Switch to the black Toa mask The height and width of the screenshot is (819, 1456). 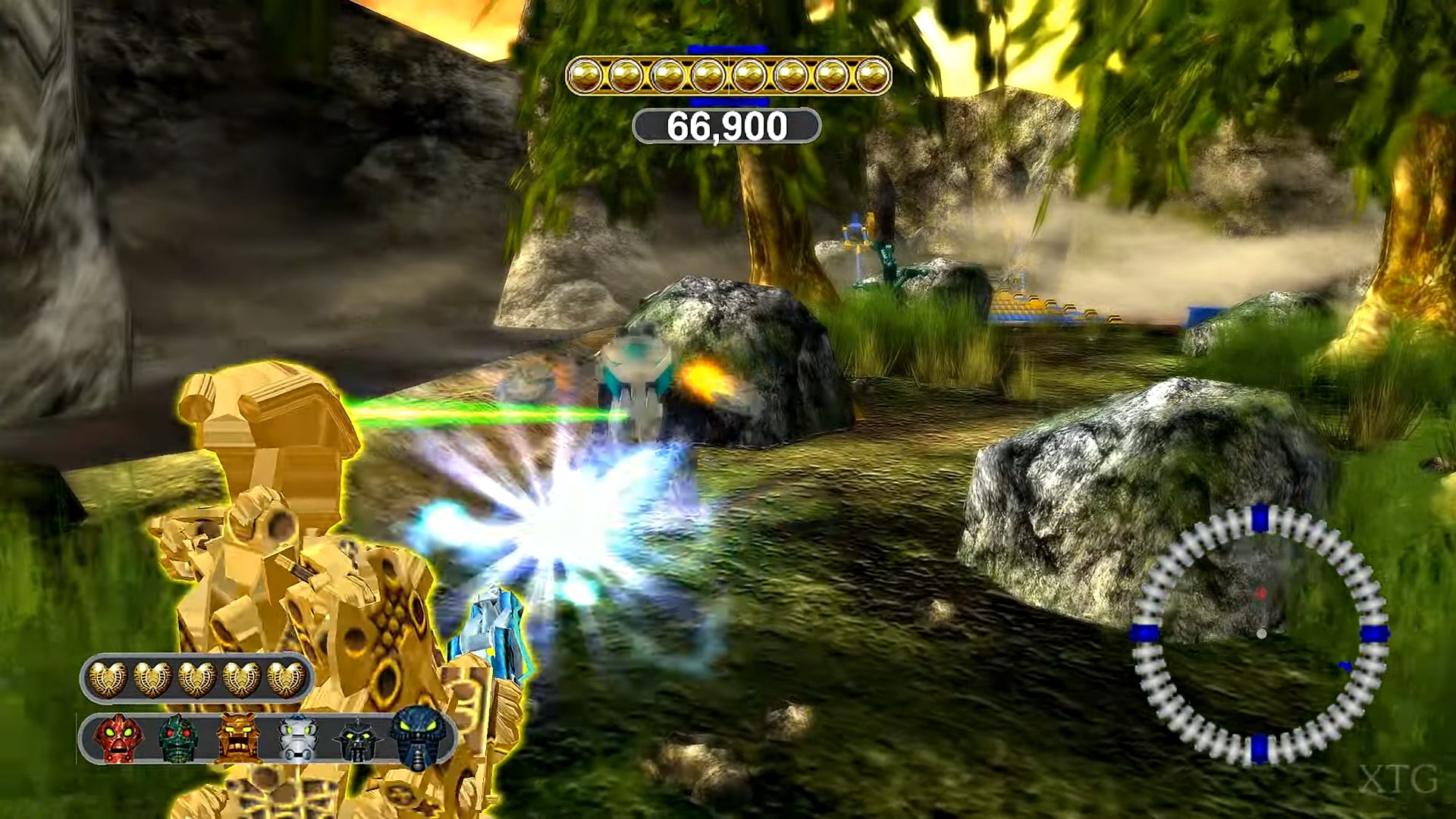coord(357,739)
